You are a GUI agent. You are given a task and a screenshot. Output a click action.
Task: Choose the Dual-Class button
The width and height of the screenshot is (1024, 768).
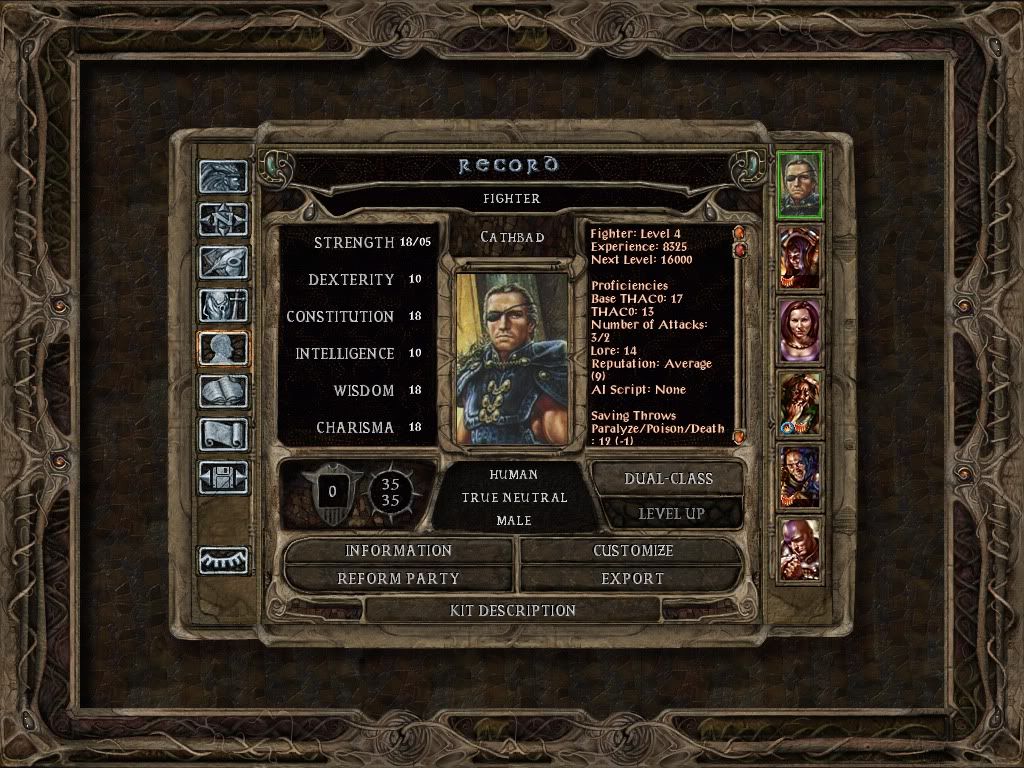[668, 479]
